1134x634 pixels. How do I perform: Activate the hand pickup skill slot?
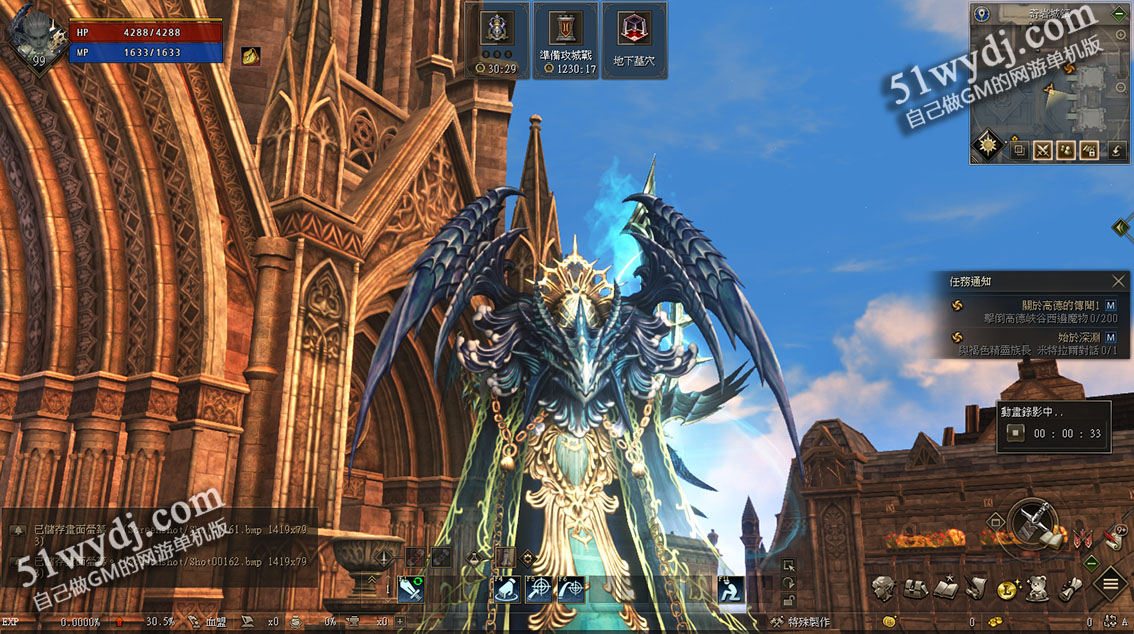(x=507, y=590)
